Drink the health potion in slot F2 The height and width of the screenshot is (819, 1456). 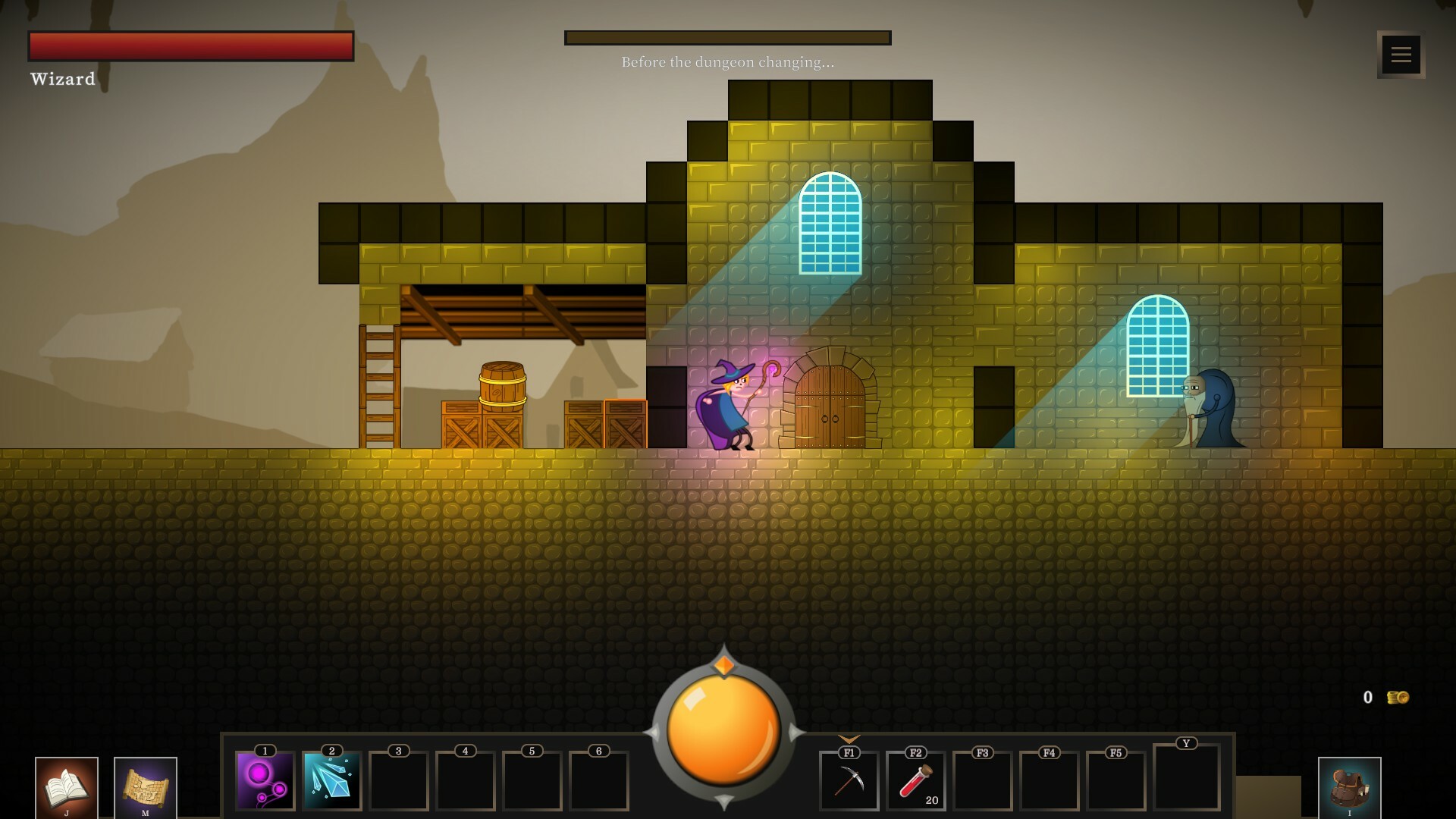(x=915, y=780)
